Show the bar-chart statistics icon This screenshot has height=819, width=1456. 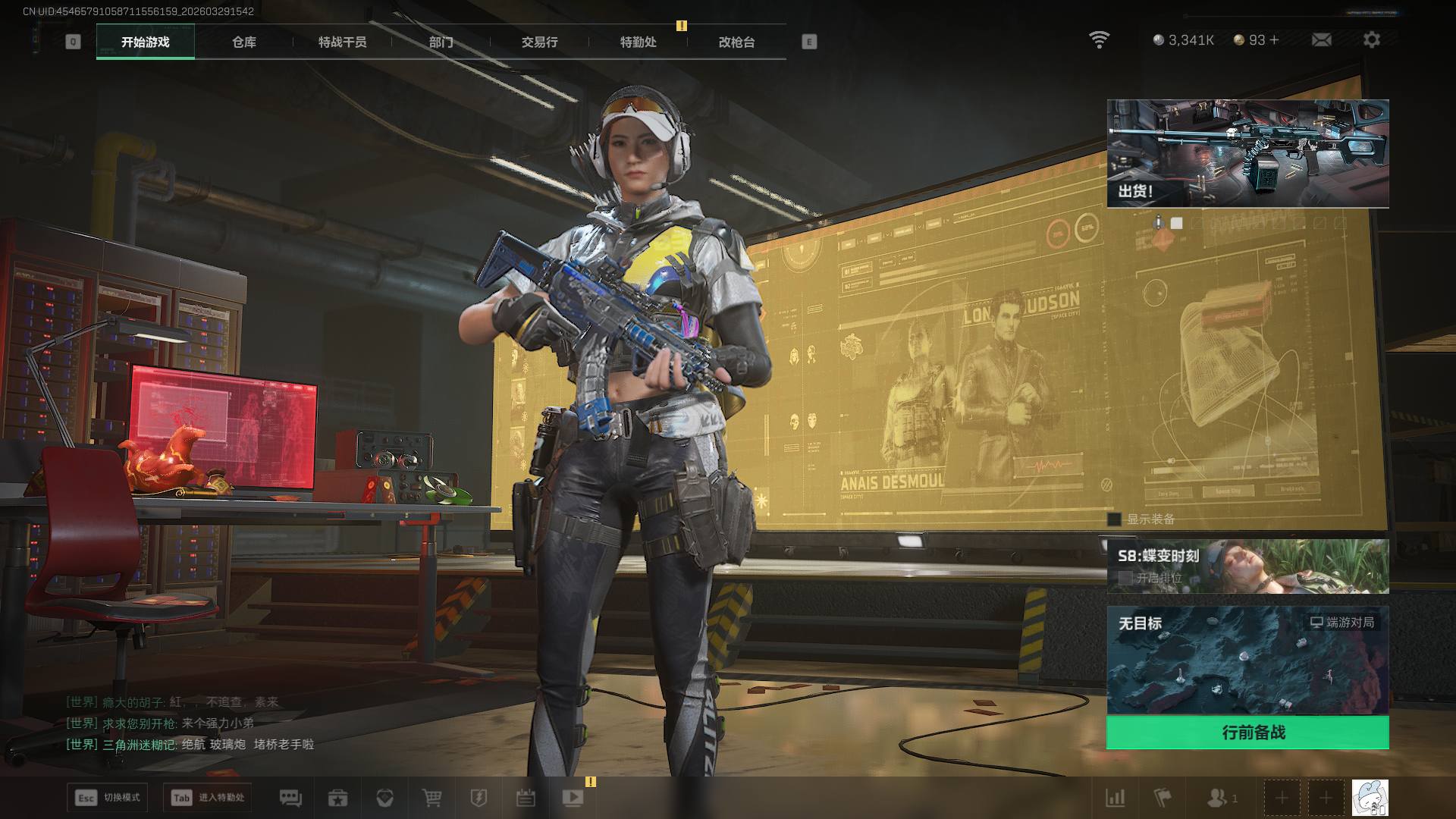[1116, 798]
